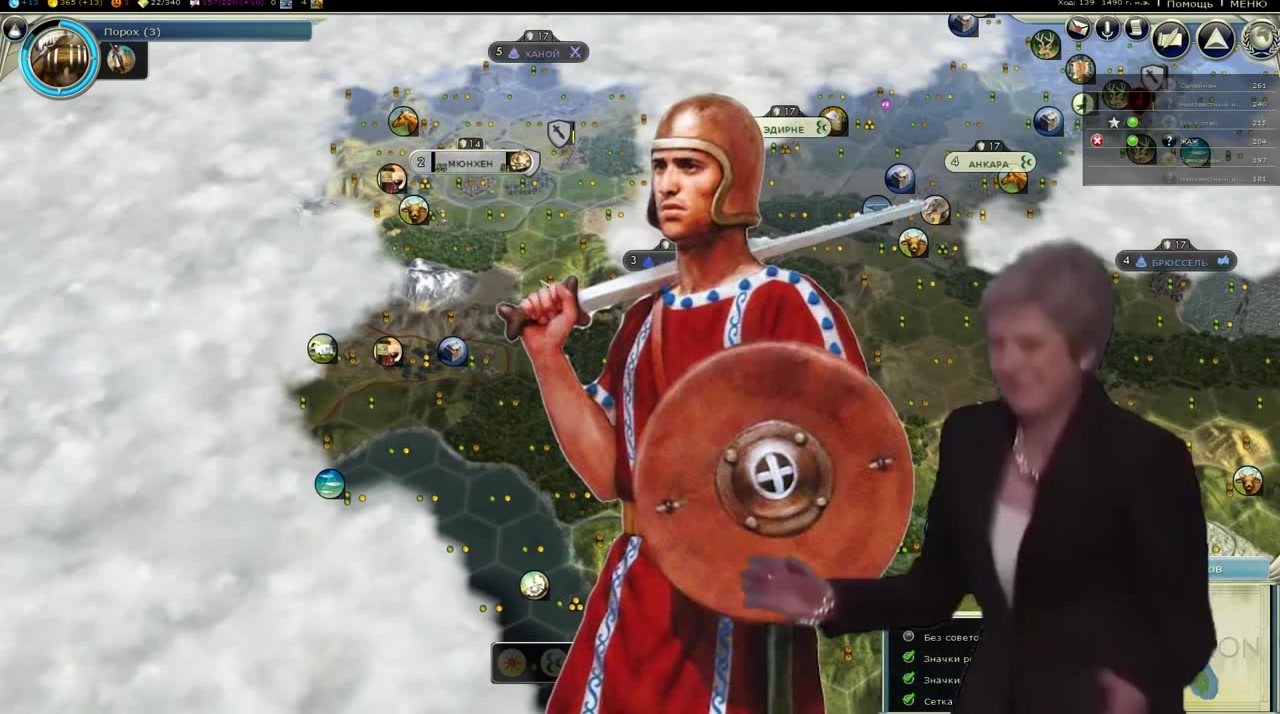Click the question mark icon in score list
The height and width of the screenshot is (714, 1280).
tap(1168, 141)
